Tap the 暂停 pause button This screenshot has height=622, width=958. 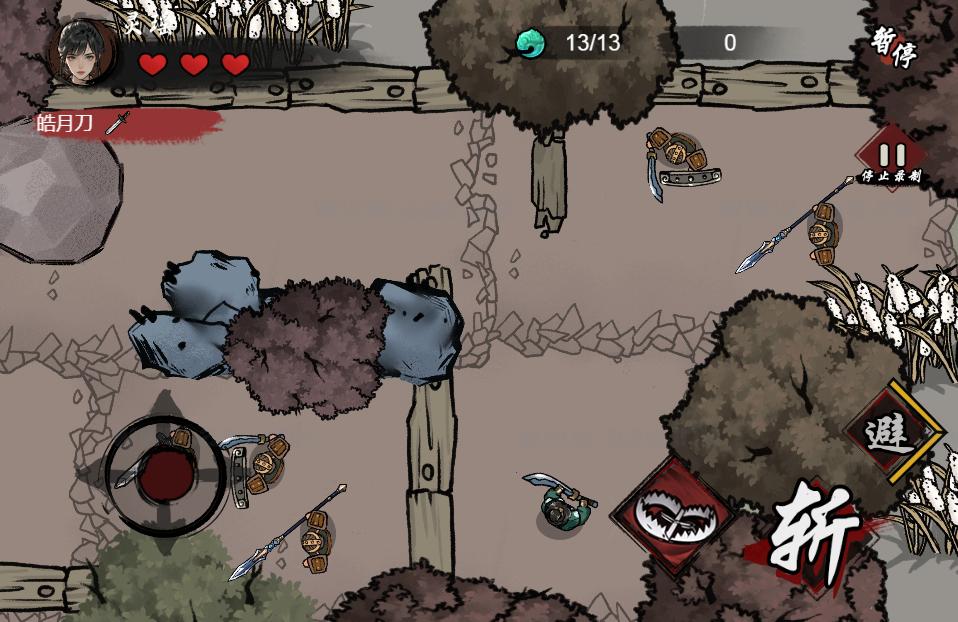pos(892,47)
